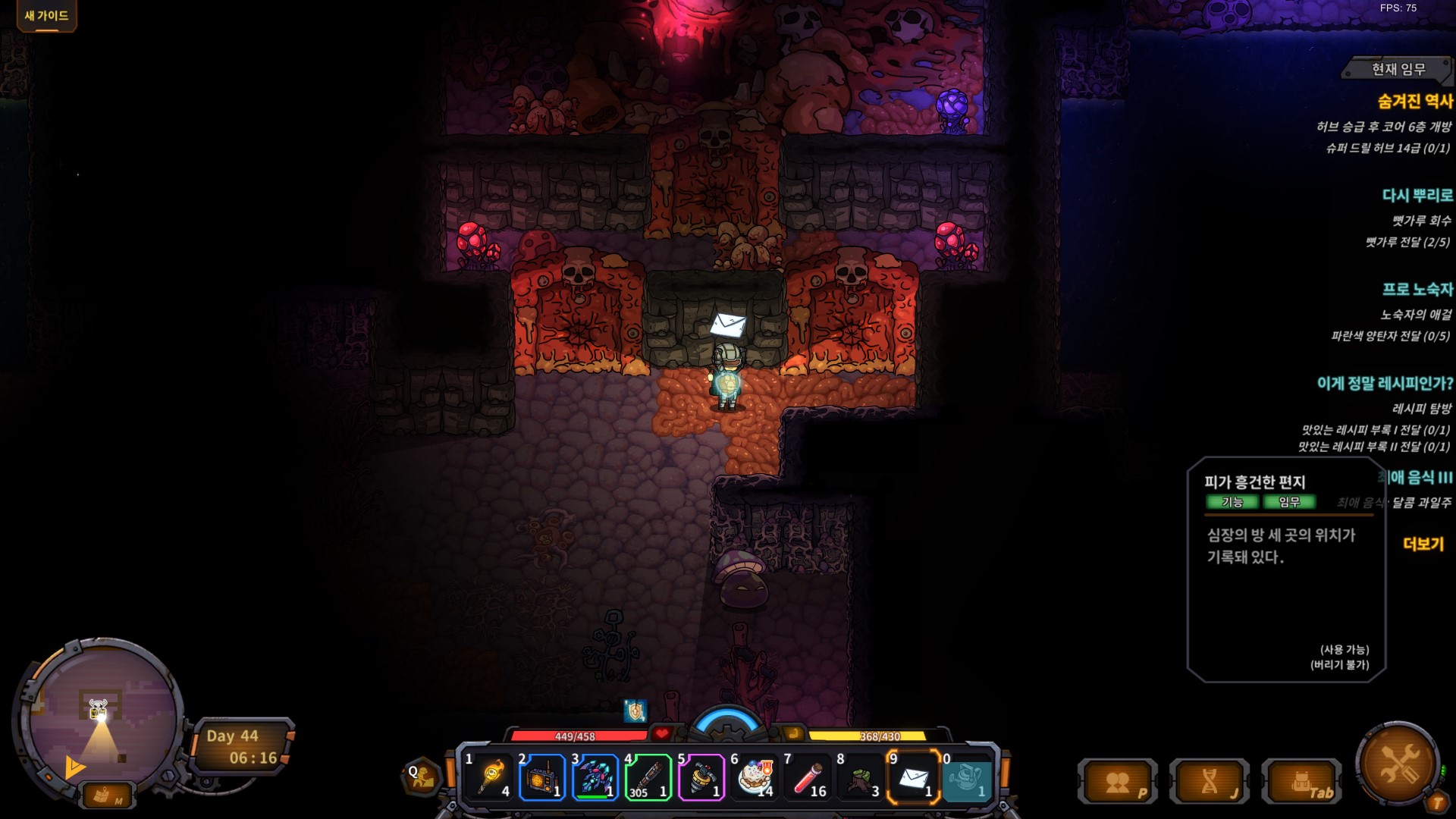Expand missions with 더보기
The height and width of the screenshot is (819, 1456).
click(1423, 544)
